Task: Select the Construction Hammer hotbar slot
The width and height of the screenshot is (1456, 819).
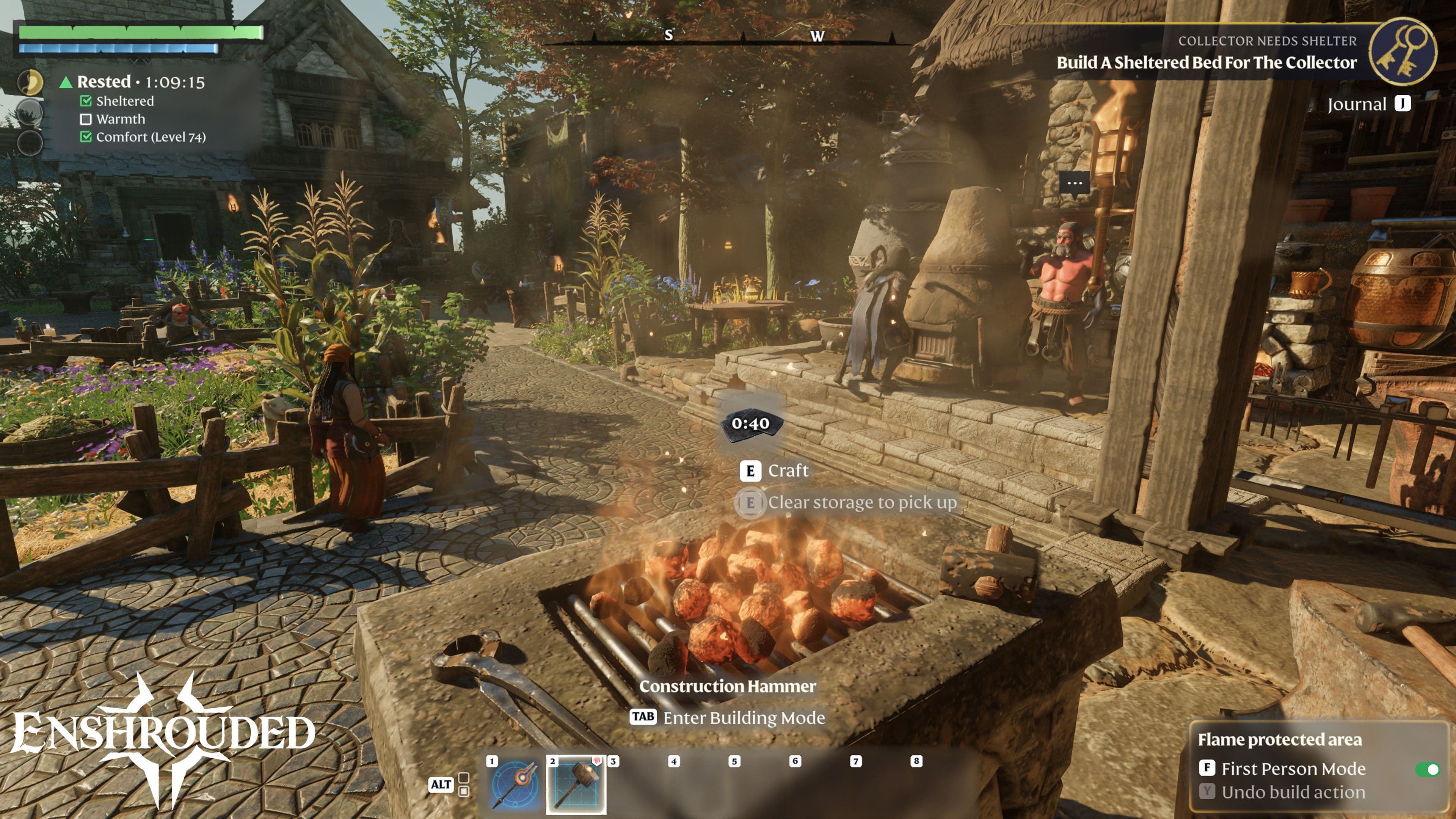Action: click(x=576, y=784)
